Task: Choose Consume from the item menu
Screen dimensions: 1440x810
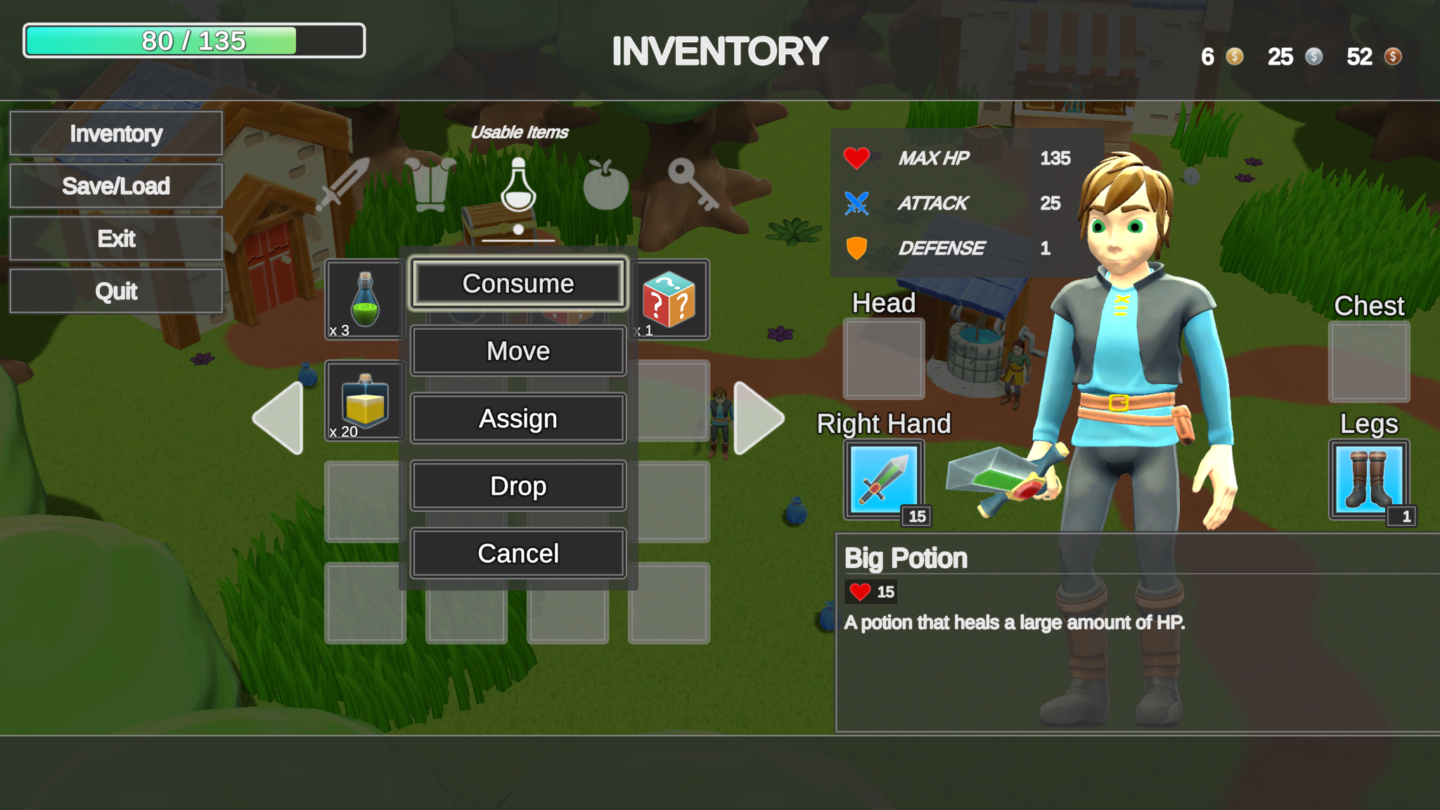Action: [x=518, y=283]
